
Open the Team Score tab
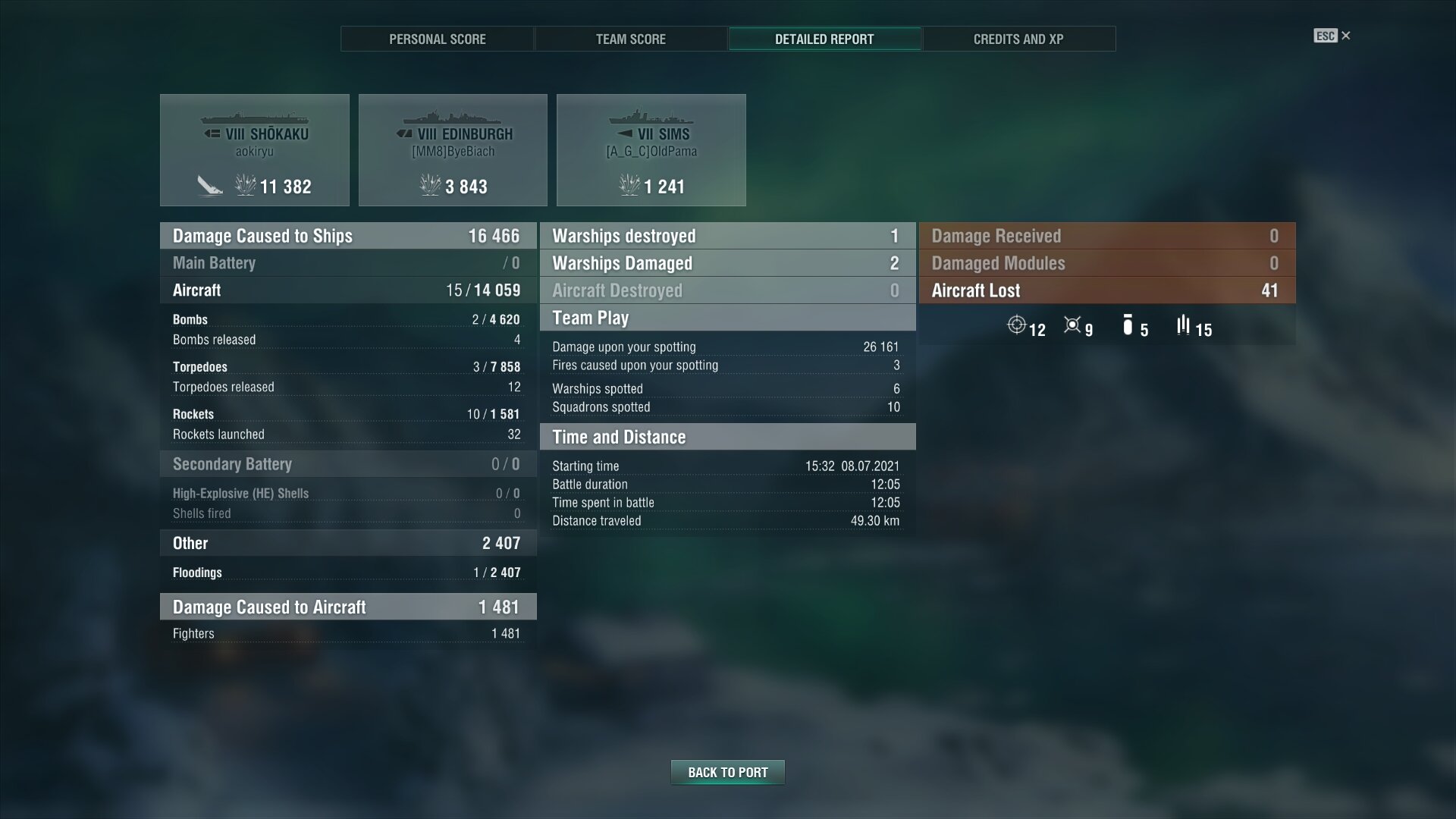coord(630,39)
